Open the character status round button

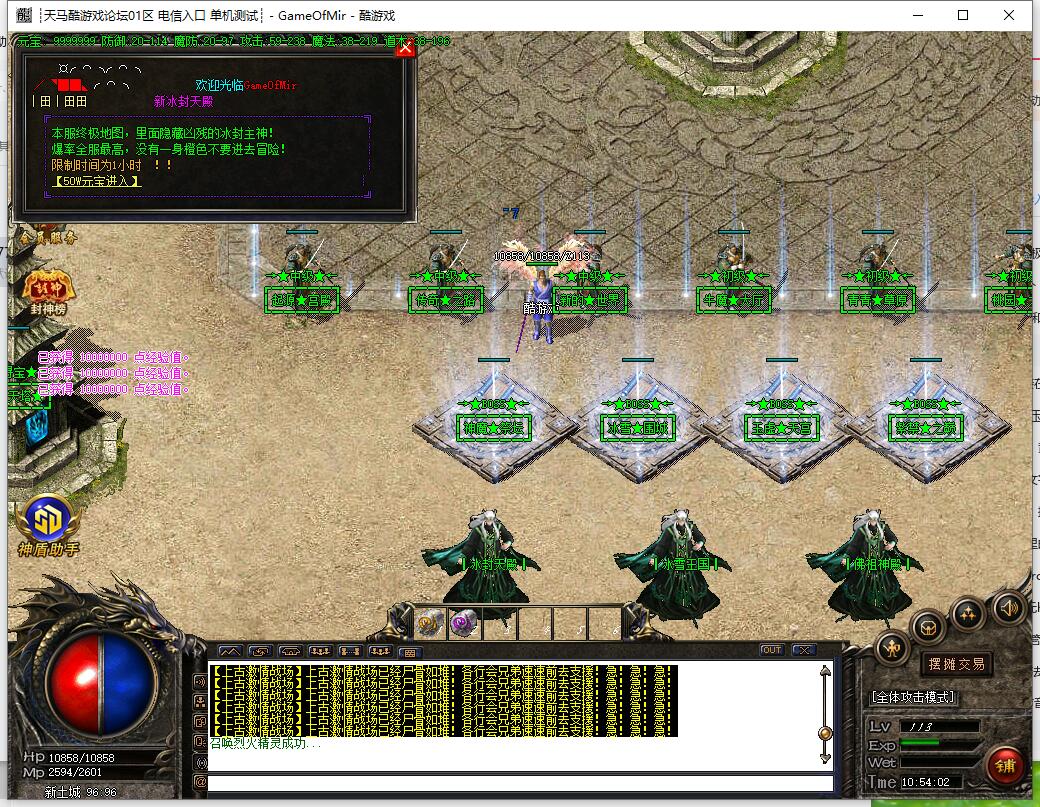[x=892, y=649]
